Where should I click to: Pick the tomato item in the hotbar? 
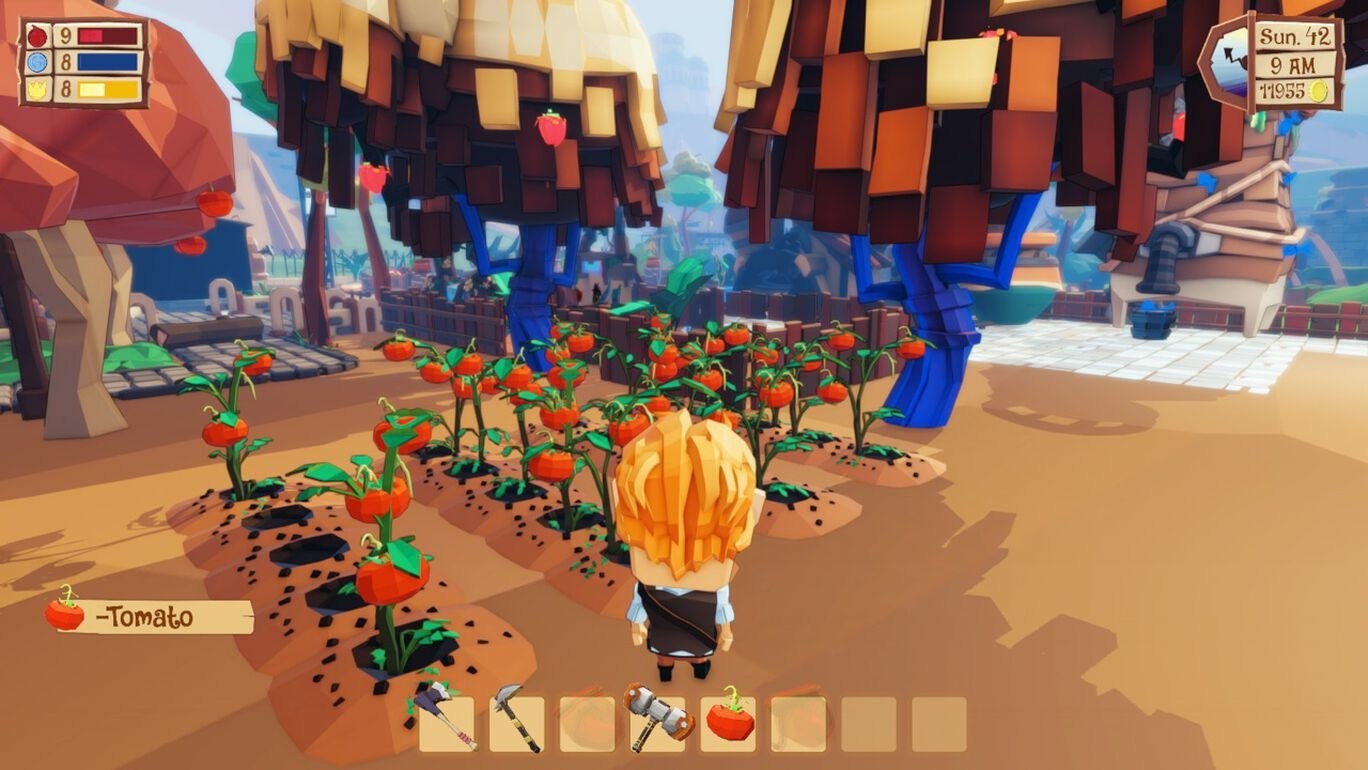[x=726, y=724]
